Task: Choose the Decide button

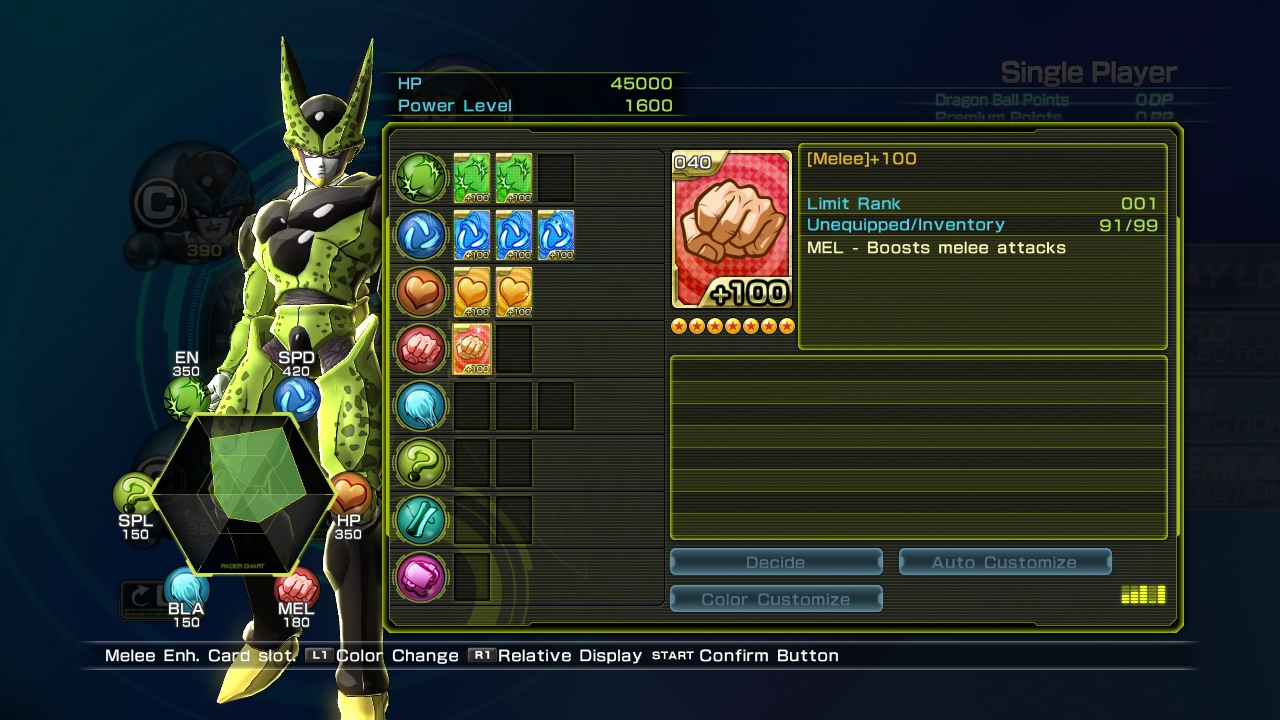Action: 776,562
